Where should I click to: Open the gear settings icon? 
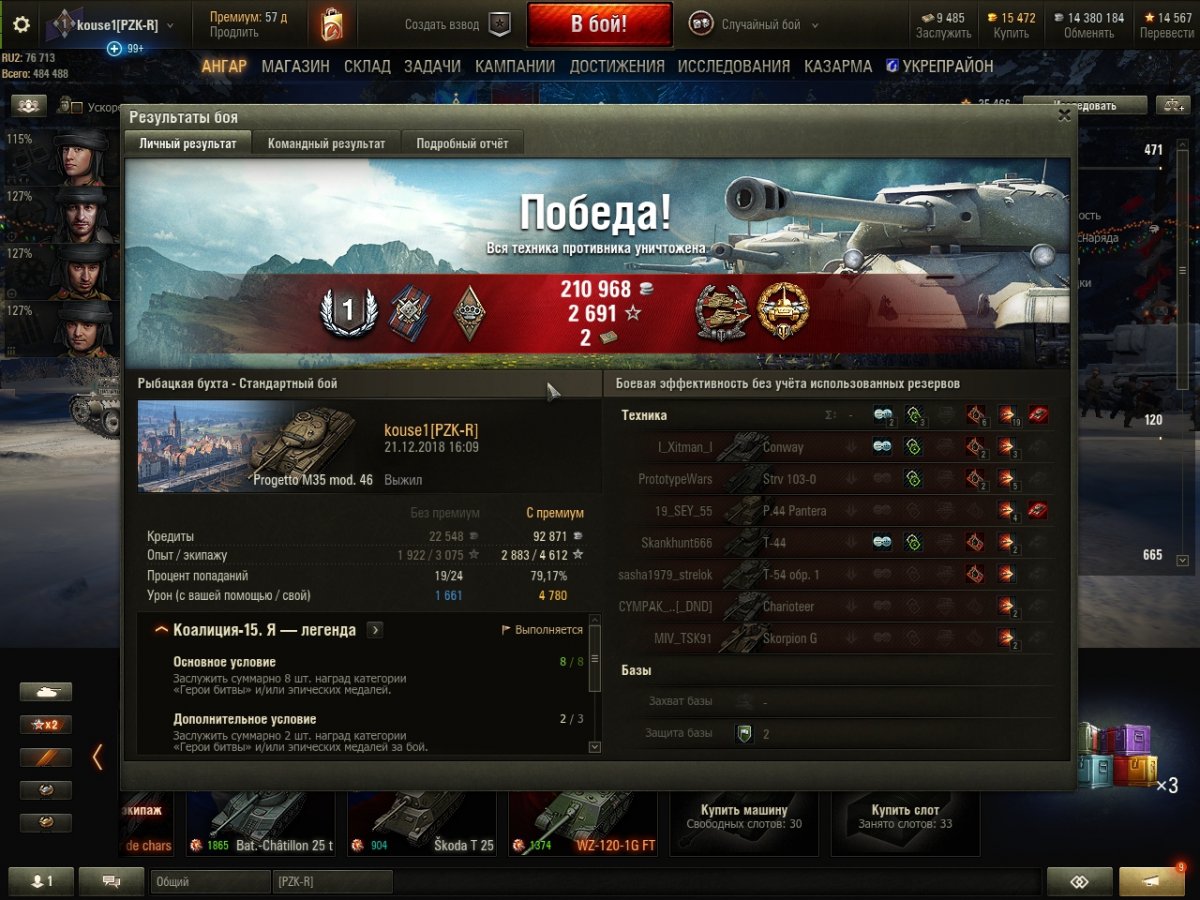[21, 25]
